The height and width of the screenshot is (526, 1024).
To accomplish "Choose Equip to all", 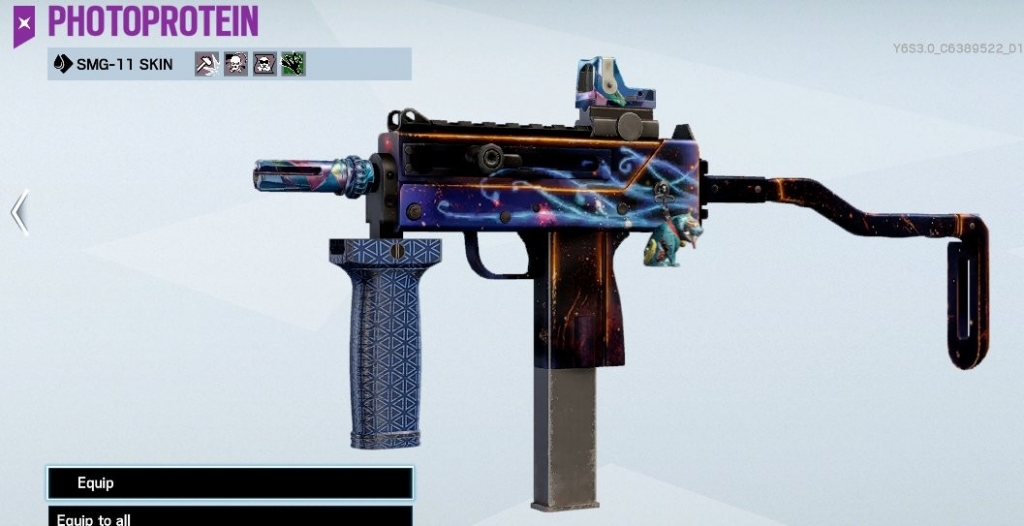I will (229, 517).
